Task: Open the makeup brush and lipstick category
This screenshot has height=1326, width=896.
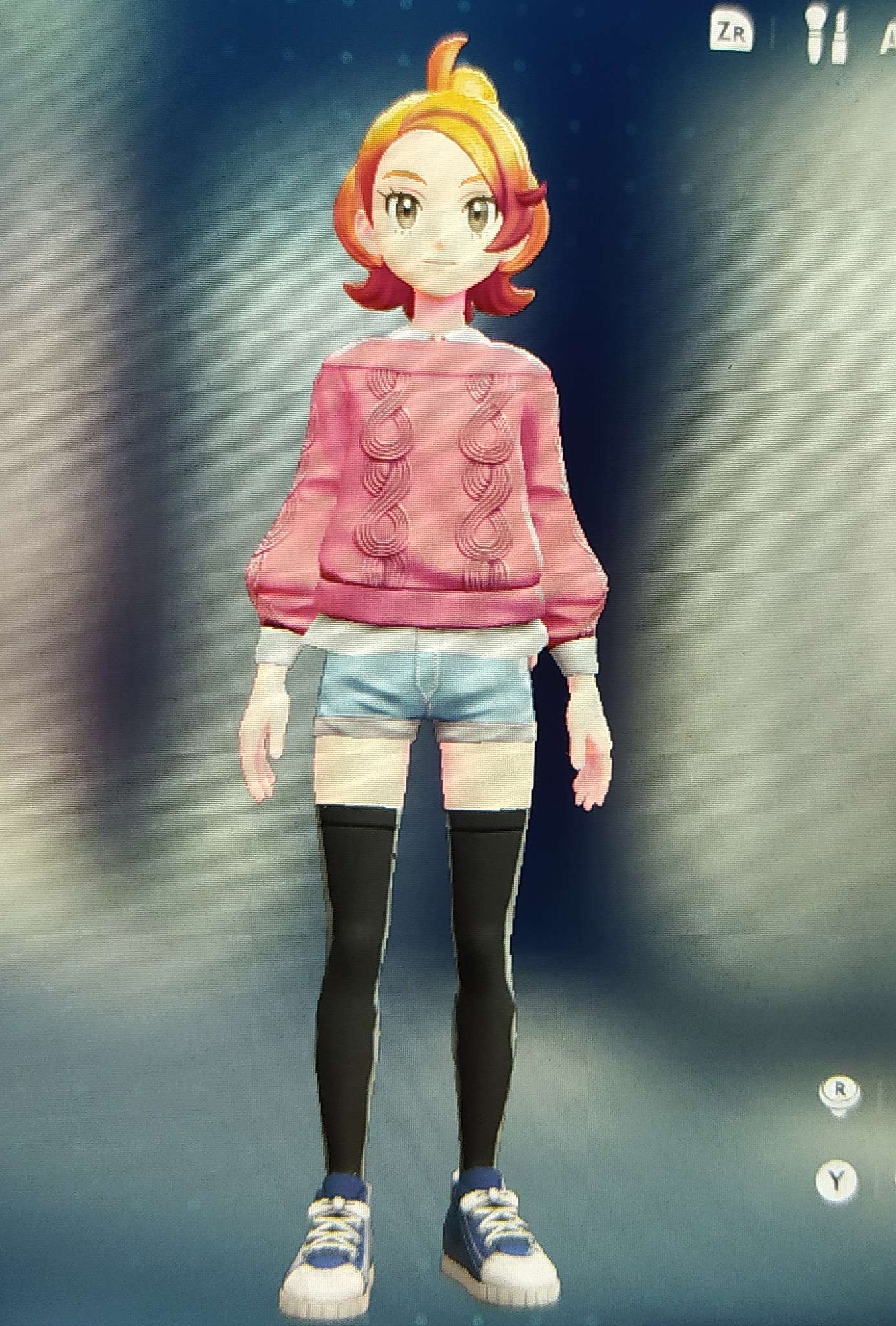Action: click(826, 34)
